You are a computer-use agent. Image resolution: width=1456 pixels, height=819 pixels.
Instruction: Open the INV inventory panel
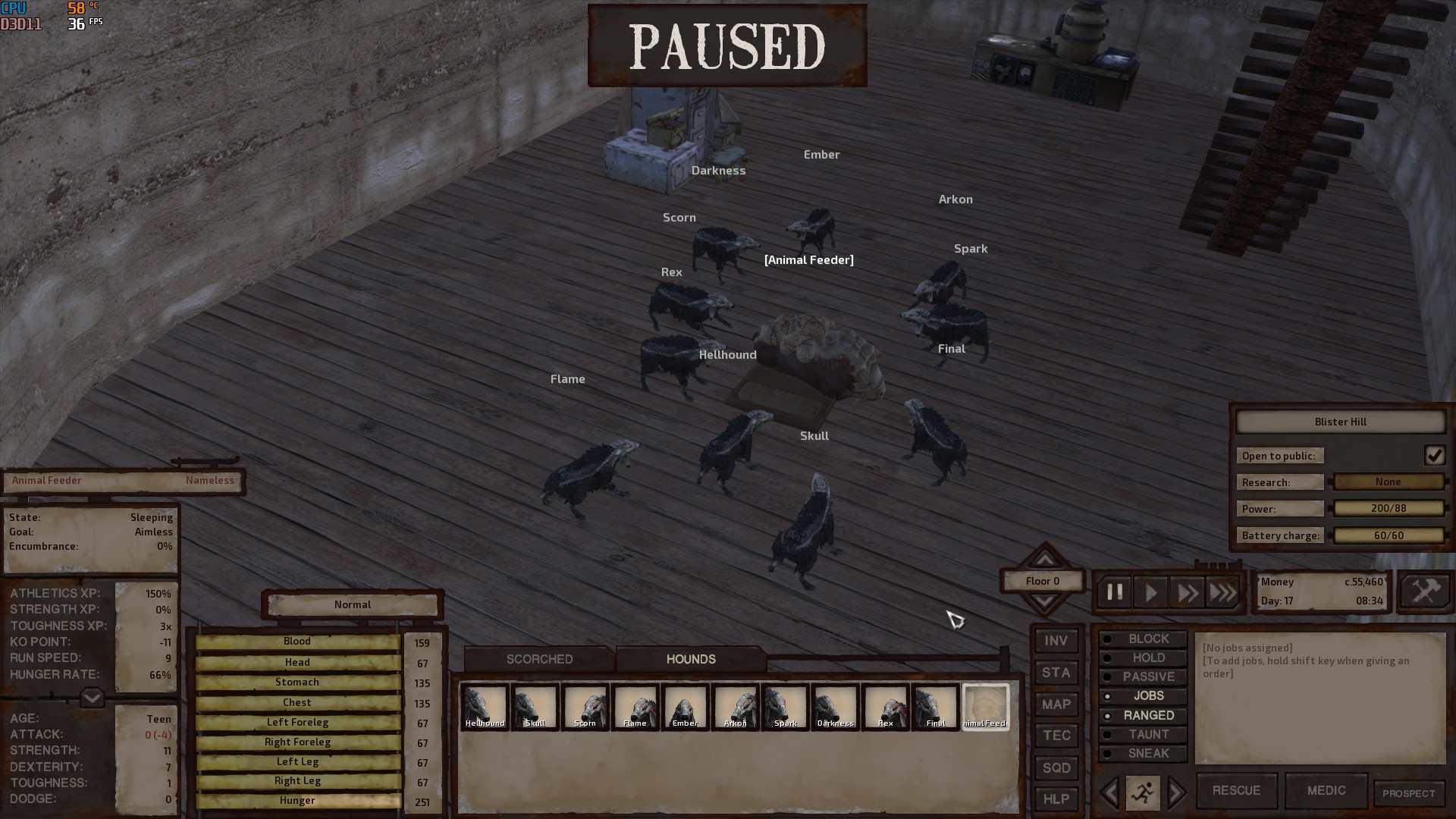coord(1056,641)
